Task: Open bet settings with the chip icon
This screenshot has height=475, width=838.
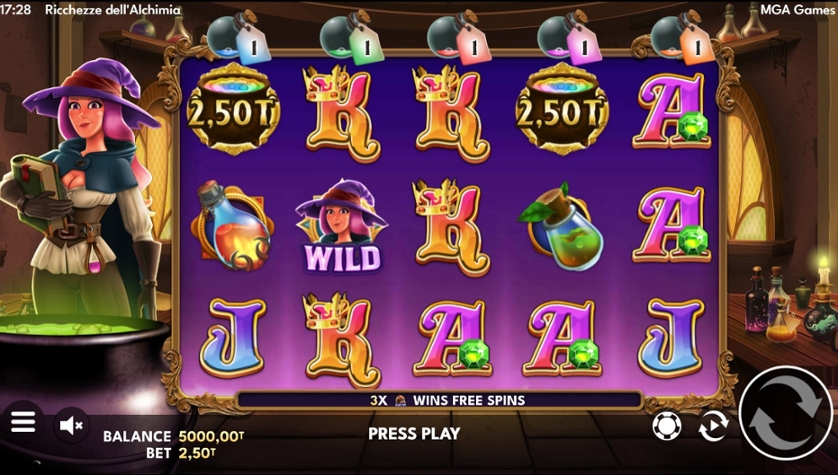Action: pyautogui.click(x=664, y=426)
